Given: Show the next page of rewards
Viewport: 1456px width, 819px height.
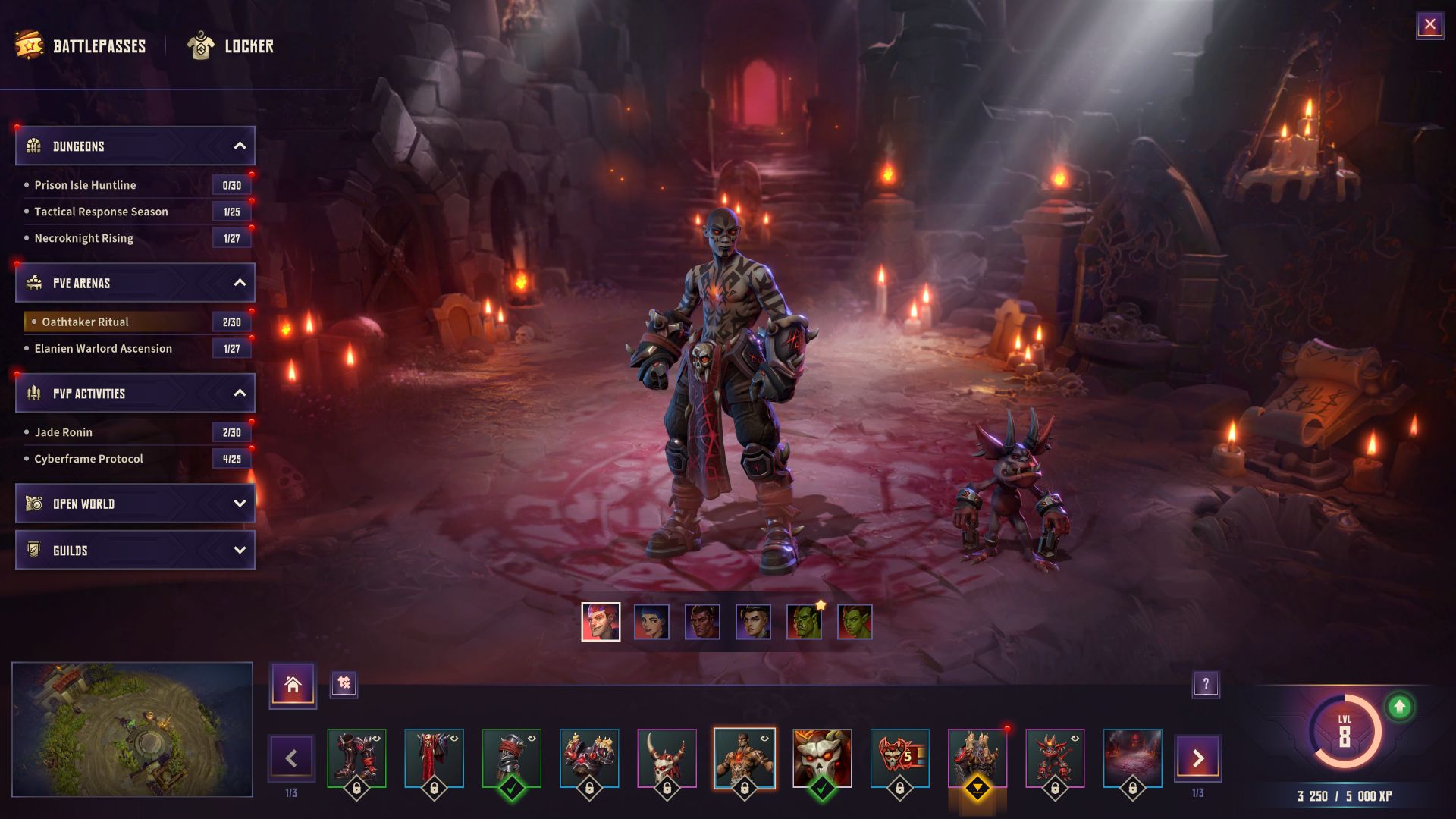Looking at the screenshot, I should click(1197, 758).
